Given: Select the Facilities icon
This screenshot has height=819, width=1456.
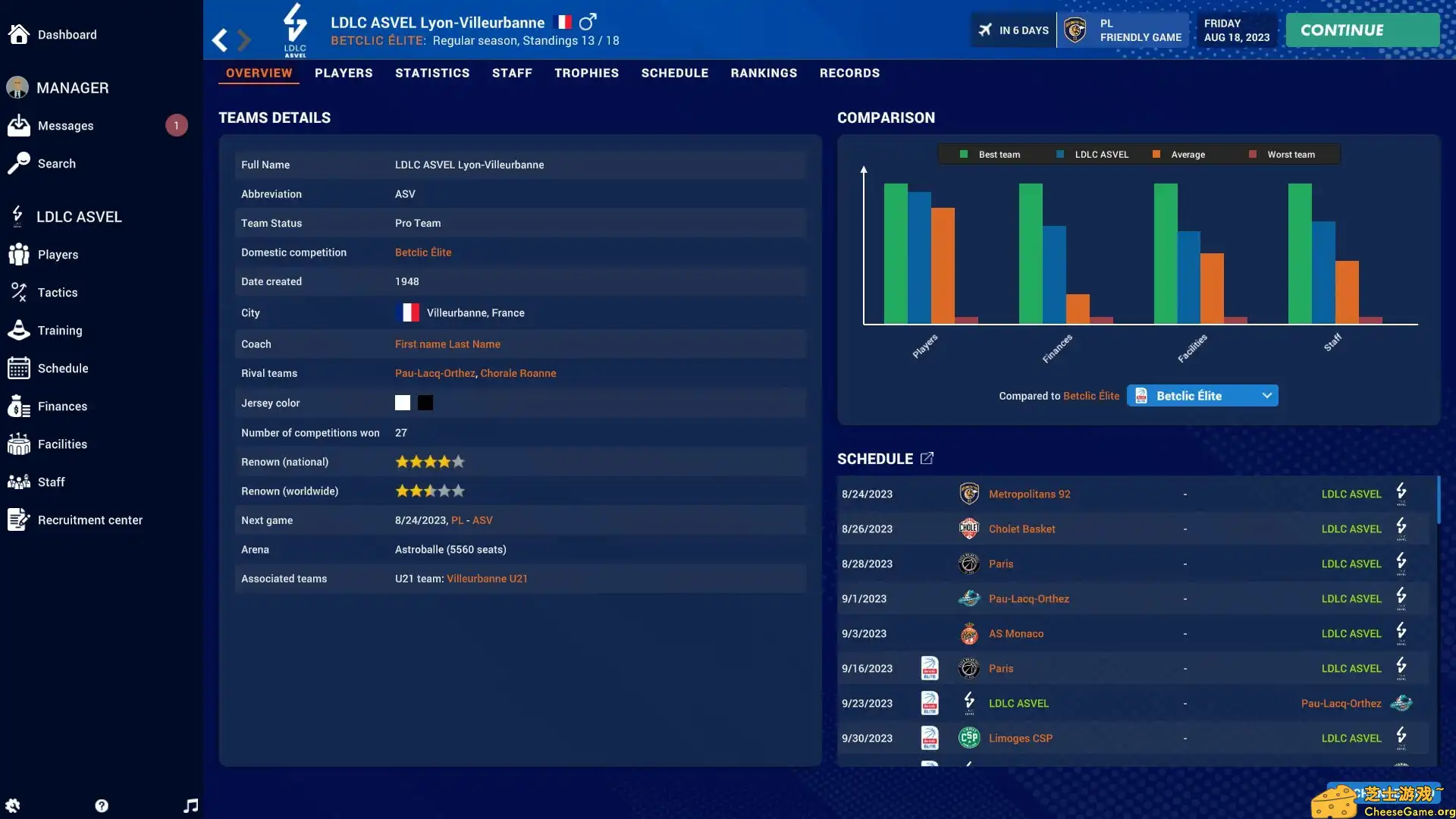Looking at the screenshot, I should coord(18,444).
